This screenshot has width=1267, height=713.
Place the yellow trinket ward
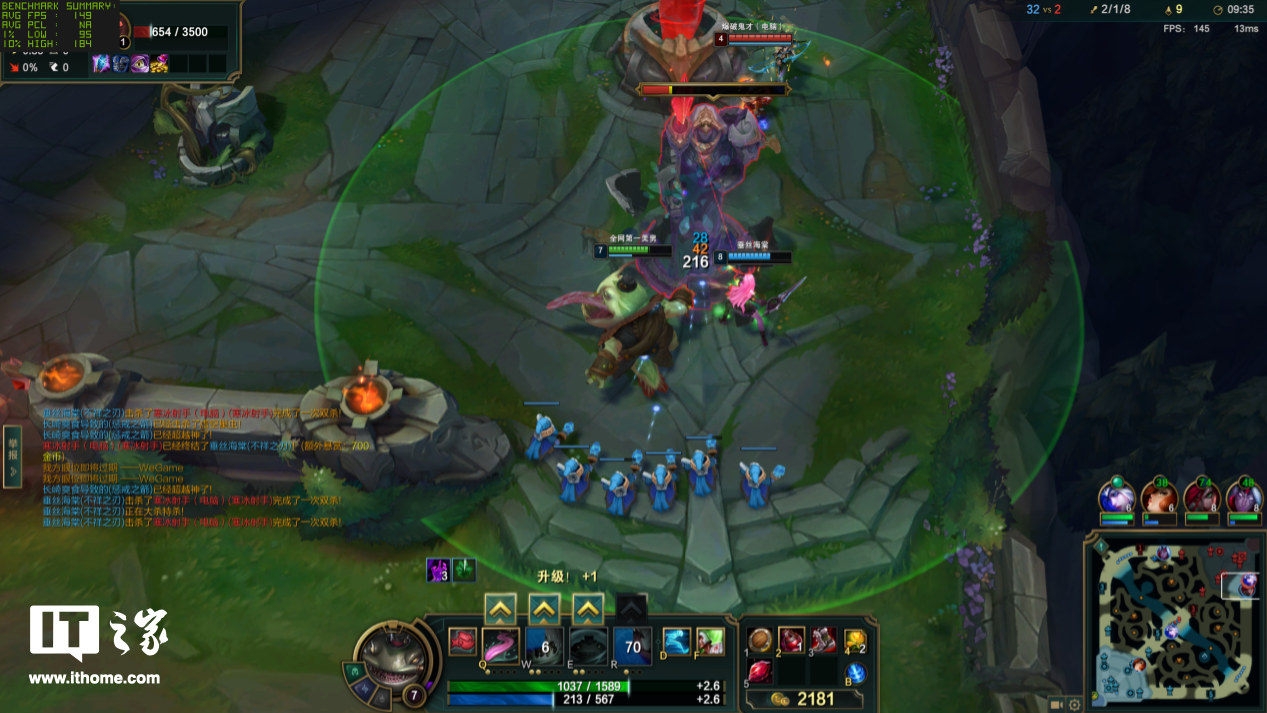tap(855, 640)
